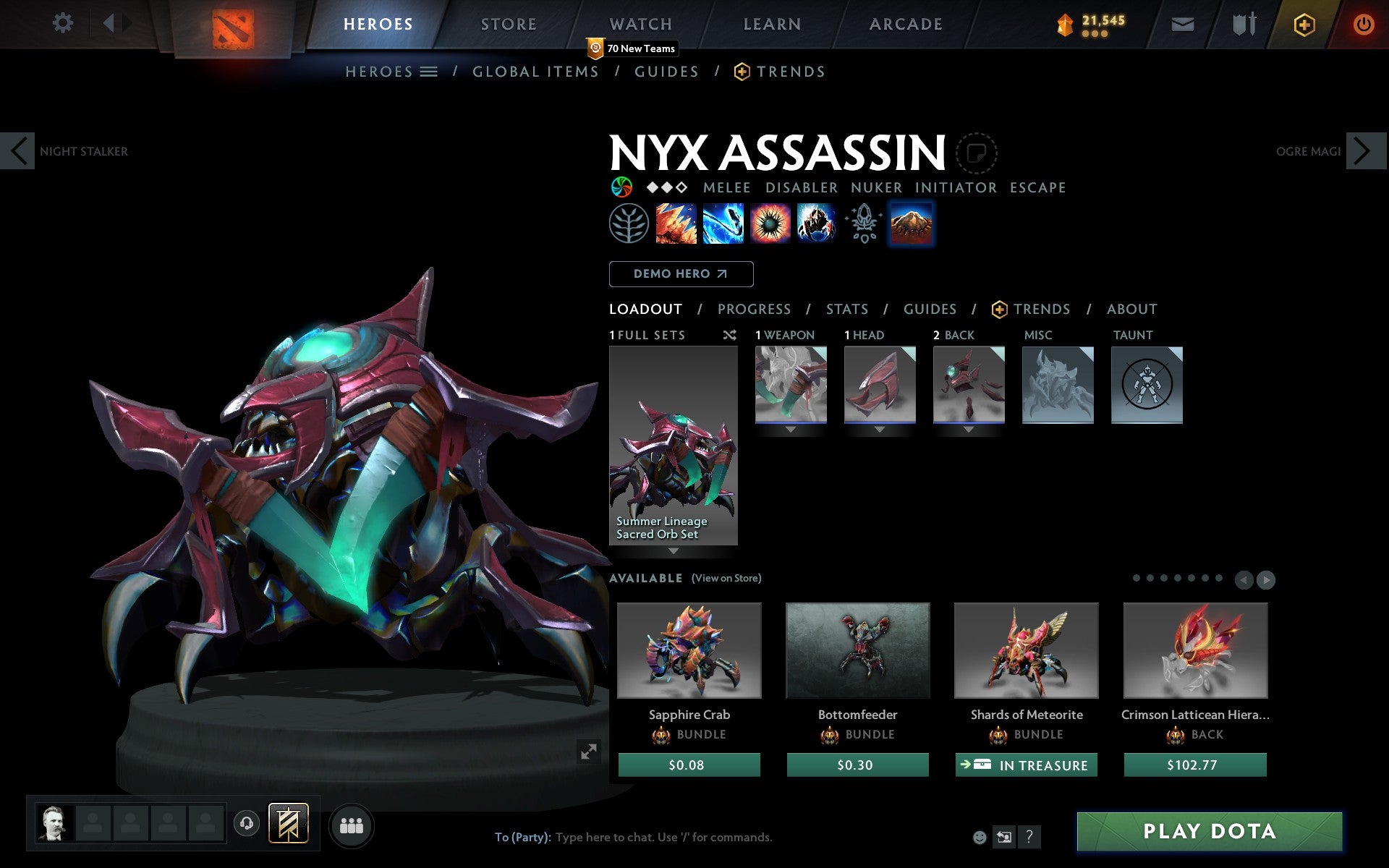This screenshot has height=868, width=1389.
Task: Click the Demo Hero button
Action: [x=681, y=274]
